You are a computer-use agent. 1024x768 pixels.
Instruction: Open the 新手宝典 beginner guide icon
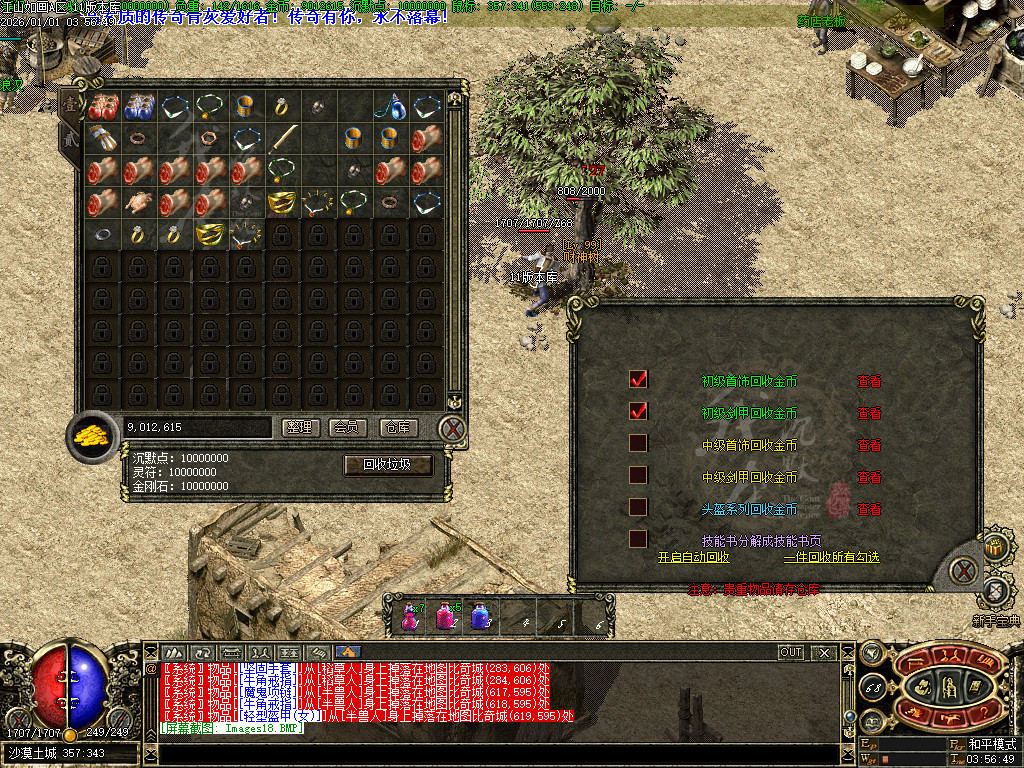coord(995,590)
